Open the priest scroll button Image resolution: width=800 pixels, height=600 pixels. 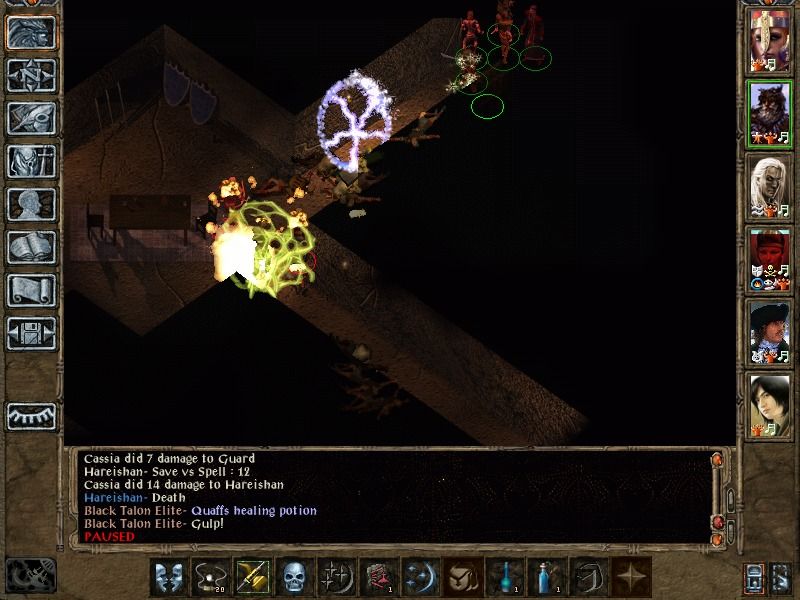[31, 290]
